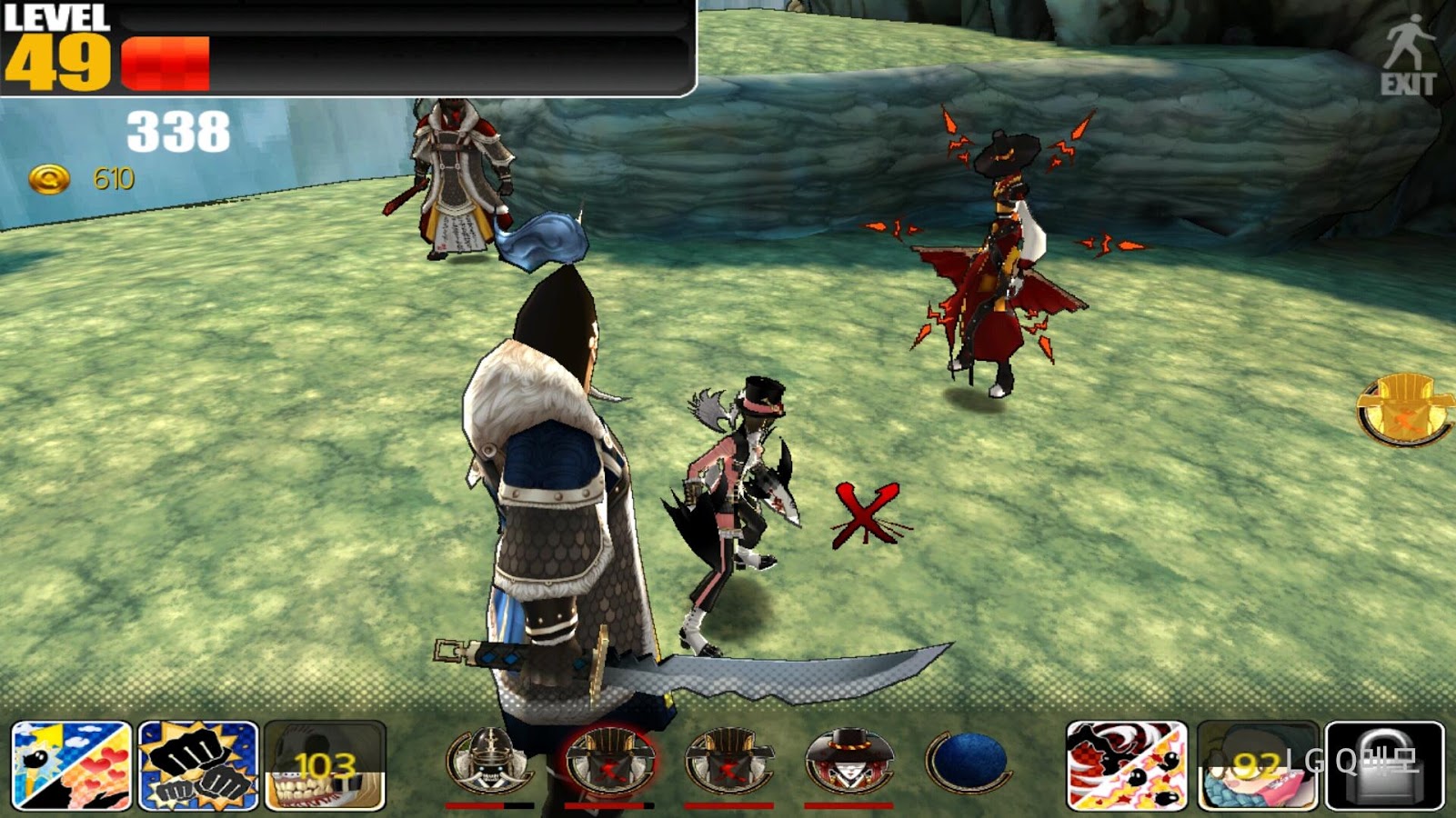Exit the battle with the EXIT button
This screenshot has height=818, width=1456.
point(1407,56)
